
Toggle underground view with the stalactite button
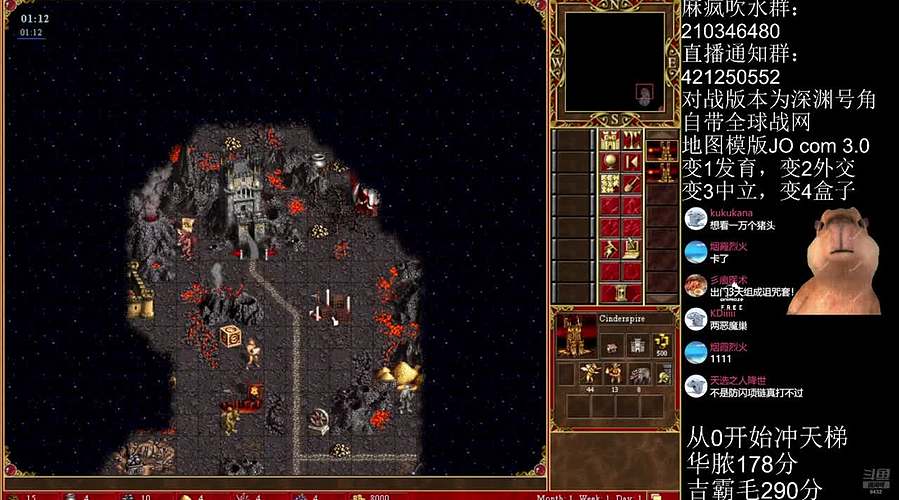pyautogui.click(x=632, y=139)
